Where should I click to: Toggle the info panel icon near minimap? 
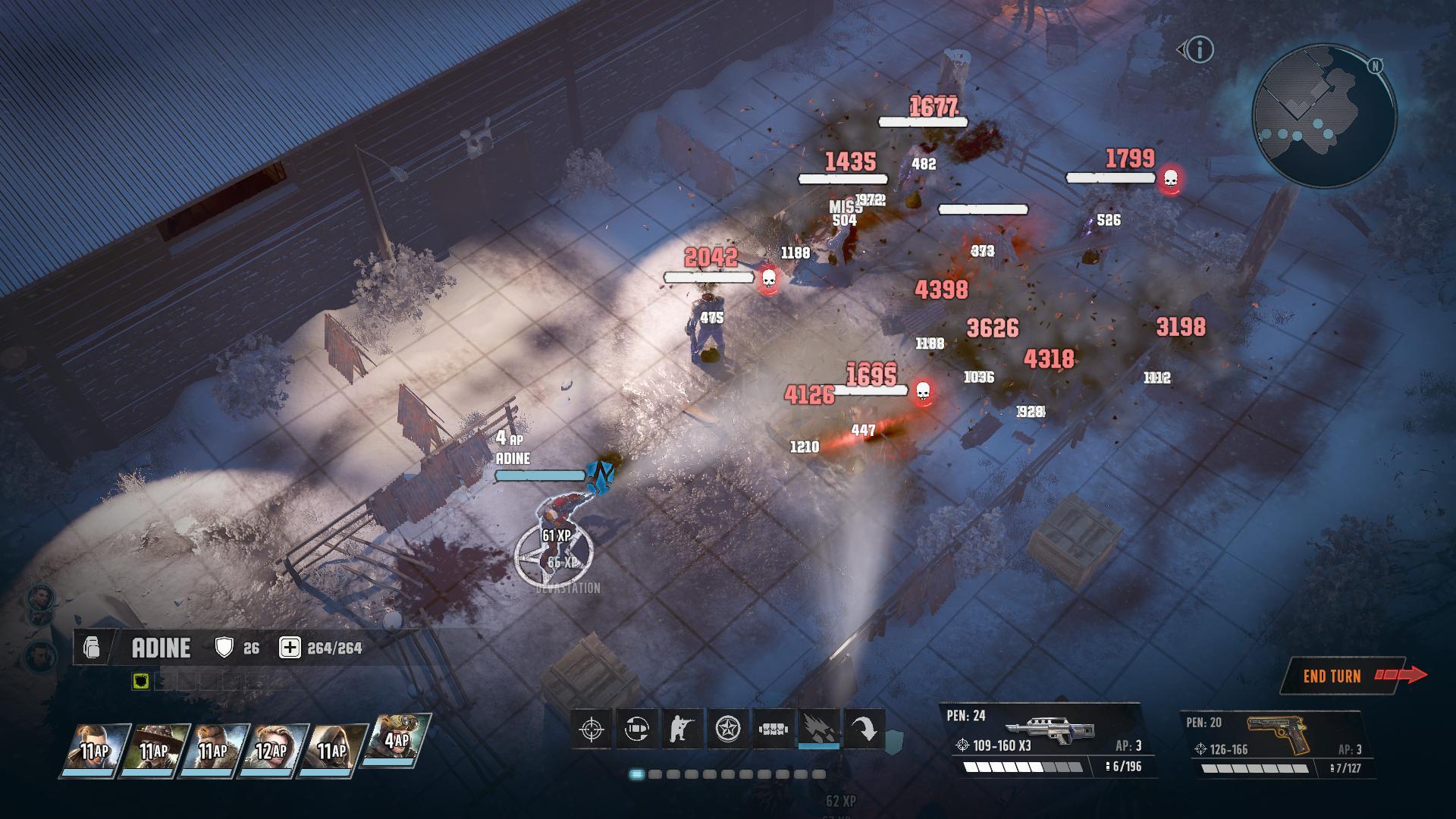coord(1199,50)
